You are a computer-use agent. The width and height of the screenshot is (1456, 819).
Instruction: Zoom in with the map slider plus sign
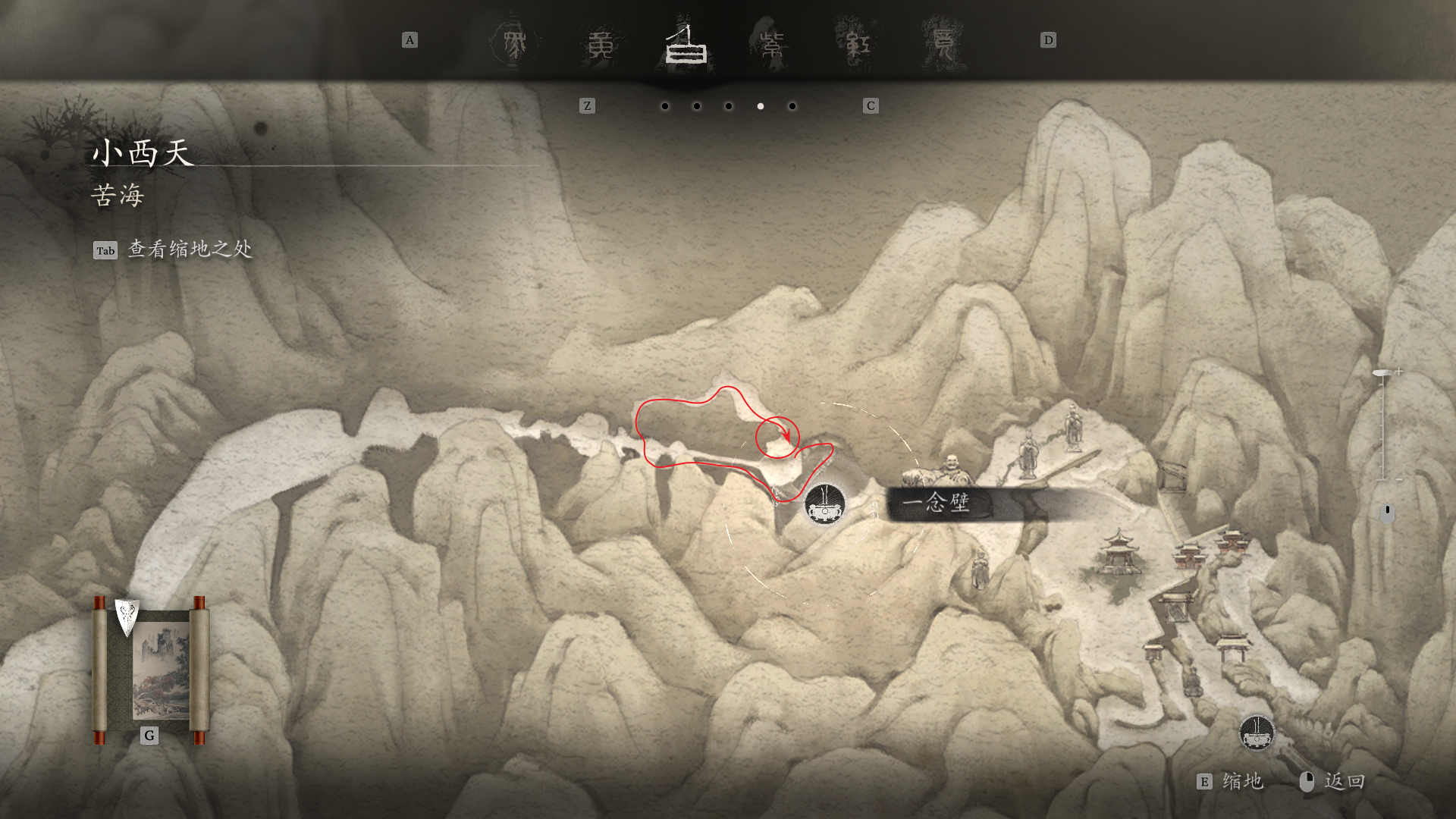pos(1399,372)
